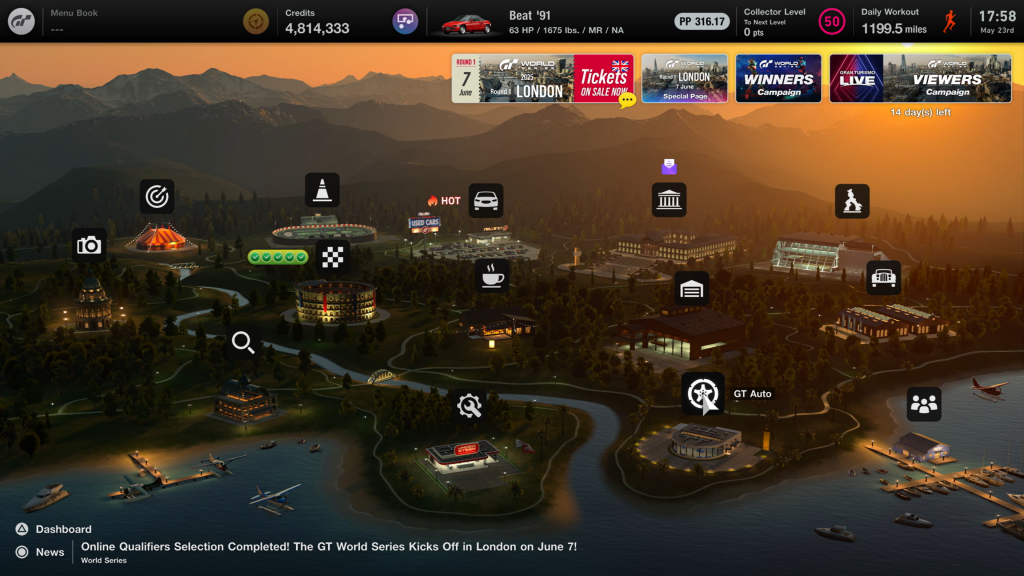Screen dimensions: 1024x576
Task: Launch Scapes camera icon
Action: point(89,245)
